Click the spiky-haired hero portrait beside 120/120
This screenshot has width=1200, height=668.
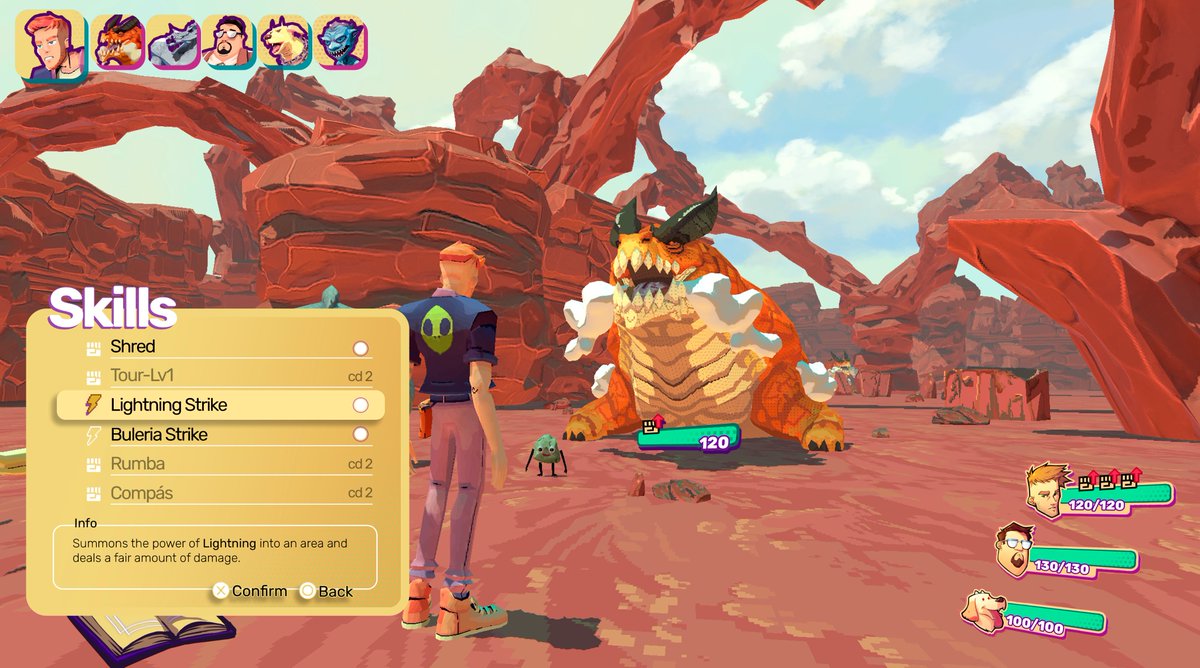pyautogui.click(x=1045, y=491)
